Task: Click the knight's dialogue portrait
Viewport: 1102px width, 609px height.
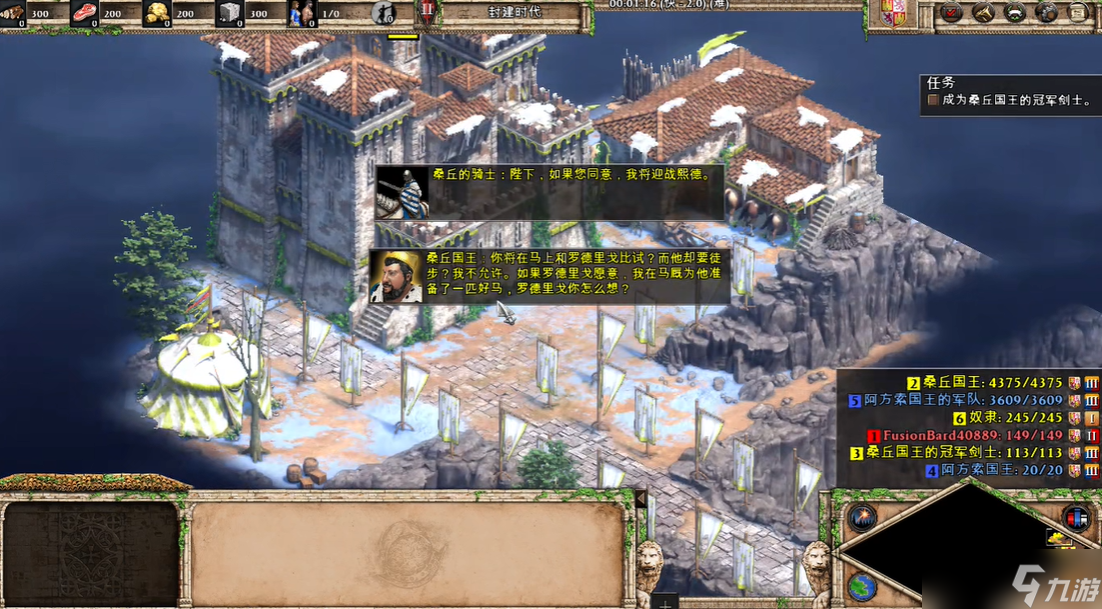Action: [402, 193]
